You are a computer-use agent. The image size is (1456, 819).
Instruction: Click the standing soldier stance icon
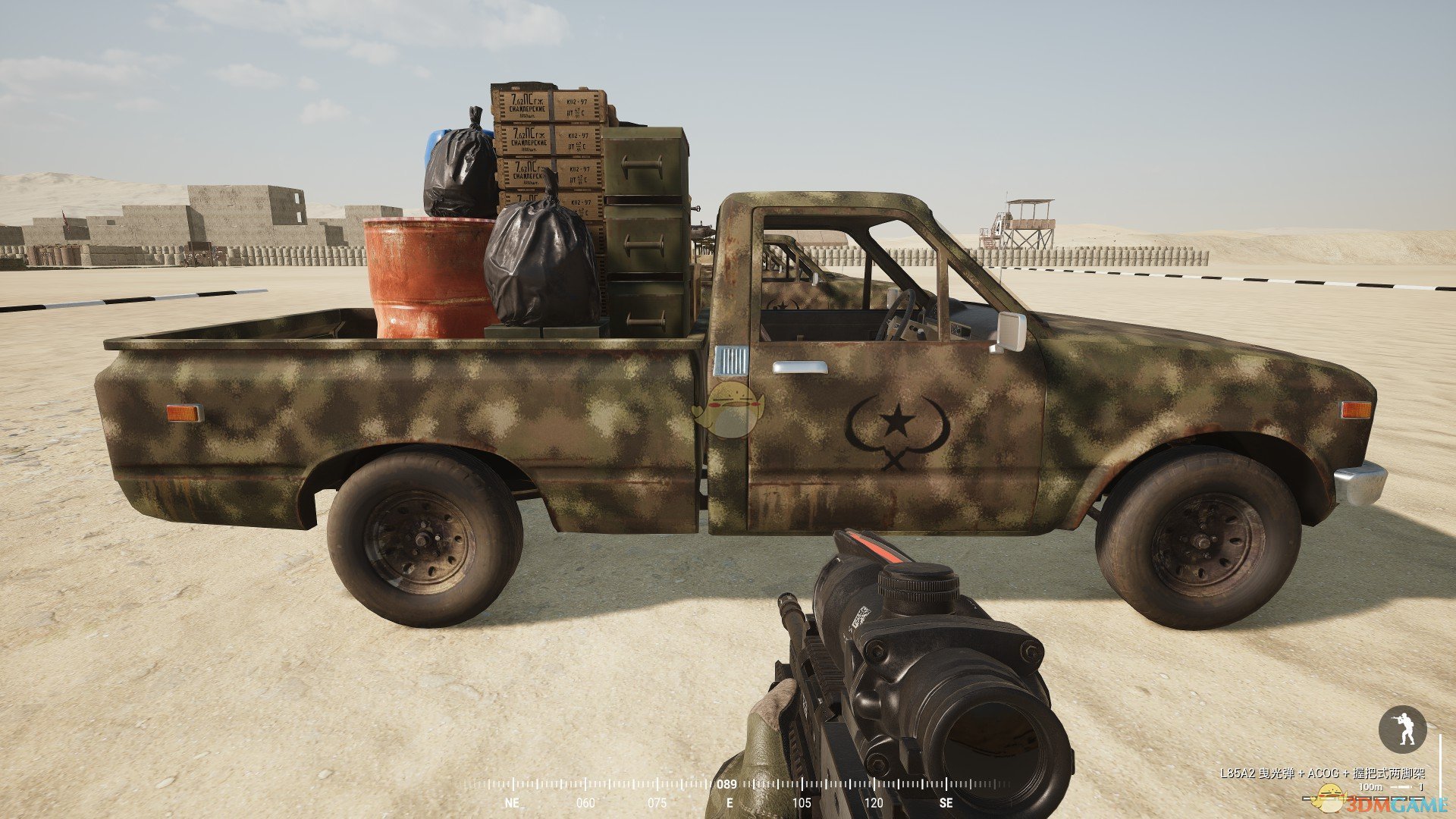(1402, 730)
